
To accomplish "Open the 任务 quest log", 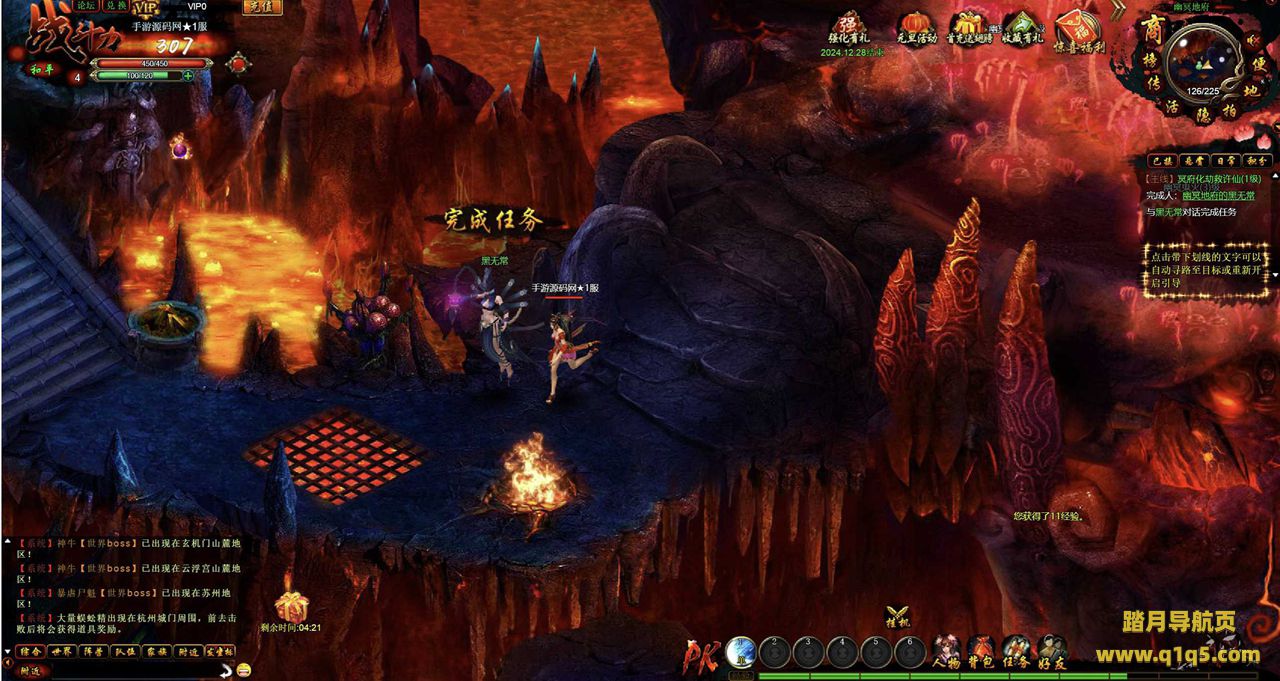I will [x=1016, y=652].
